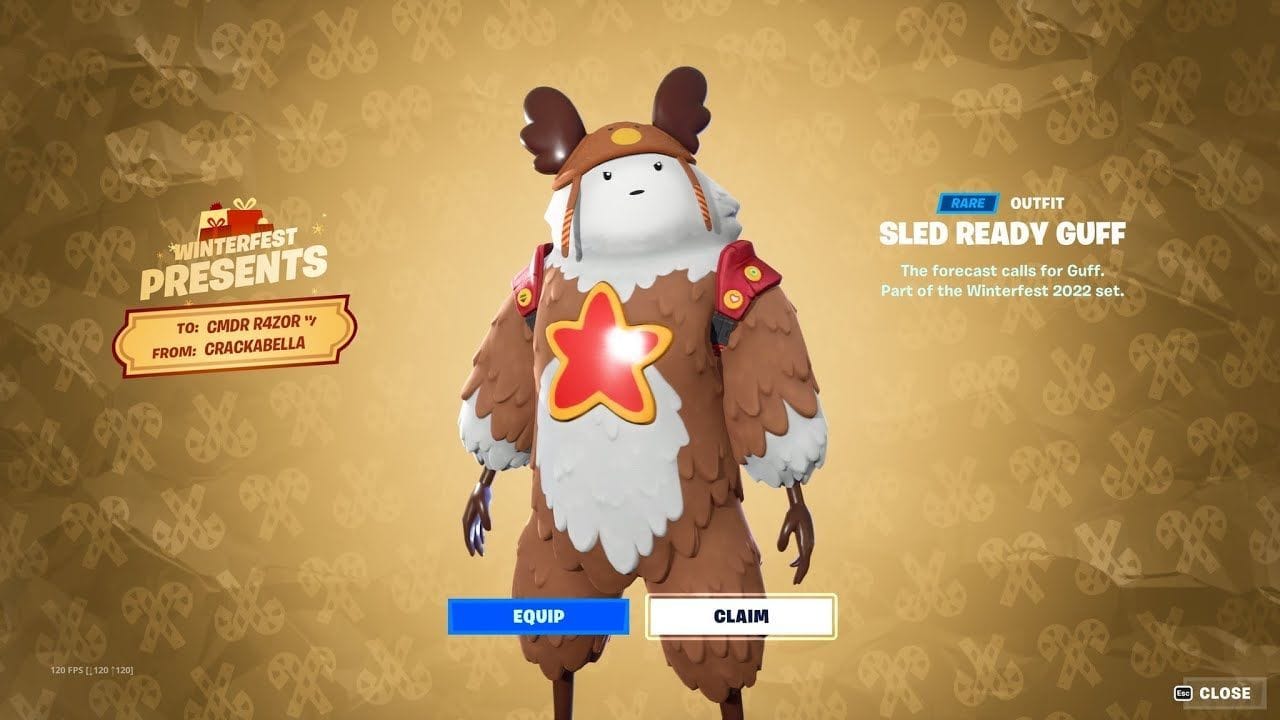
Task: Select the OUTFIT label beside the rarity badge
Action: click(x=1035, y=202)
